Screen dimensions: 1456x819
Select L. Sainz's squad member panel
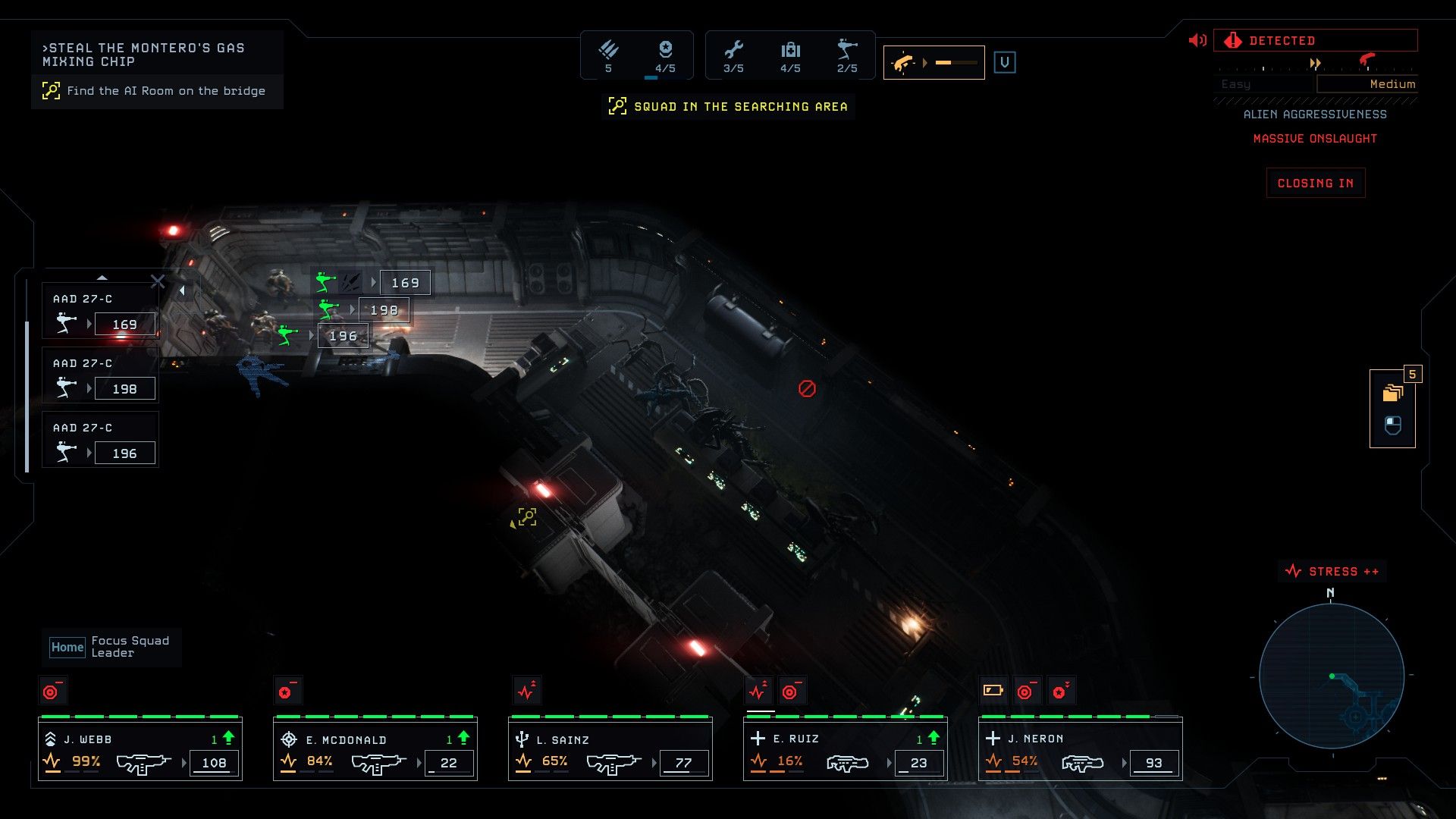[x=610, y=751]
